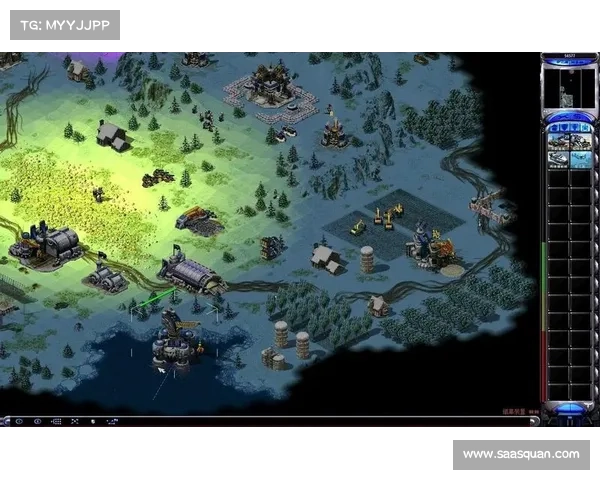Switch to the vehicles build tab
Viewport: 600px width, 480px height.
click(x=585, y=128)
